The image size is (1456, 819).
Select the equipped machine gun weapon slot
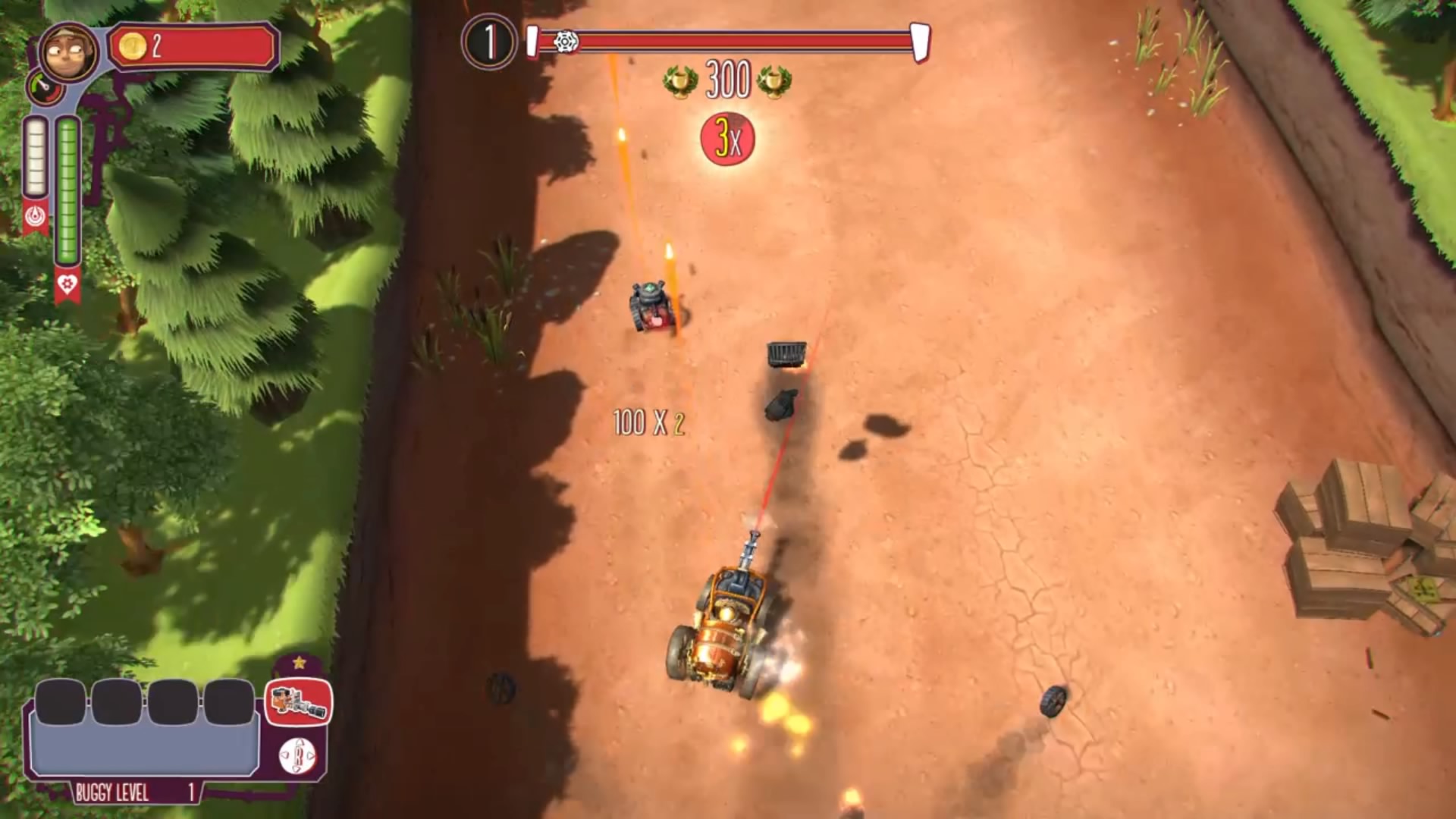coord(298,701)
